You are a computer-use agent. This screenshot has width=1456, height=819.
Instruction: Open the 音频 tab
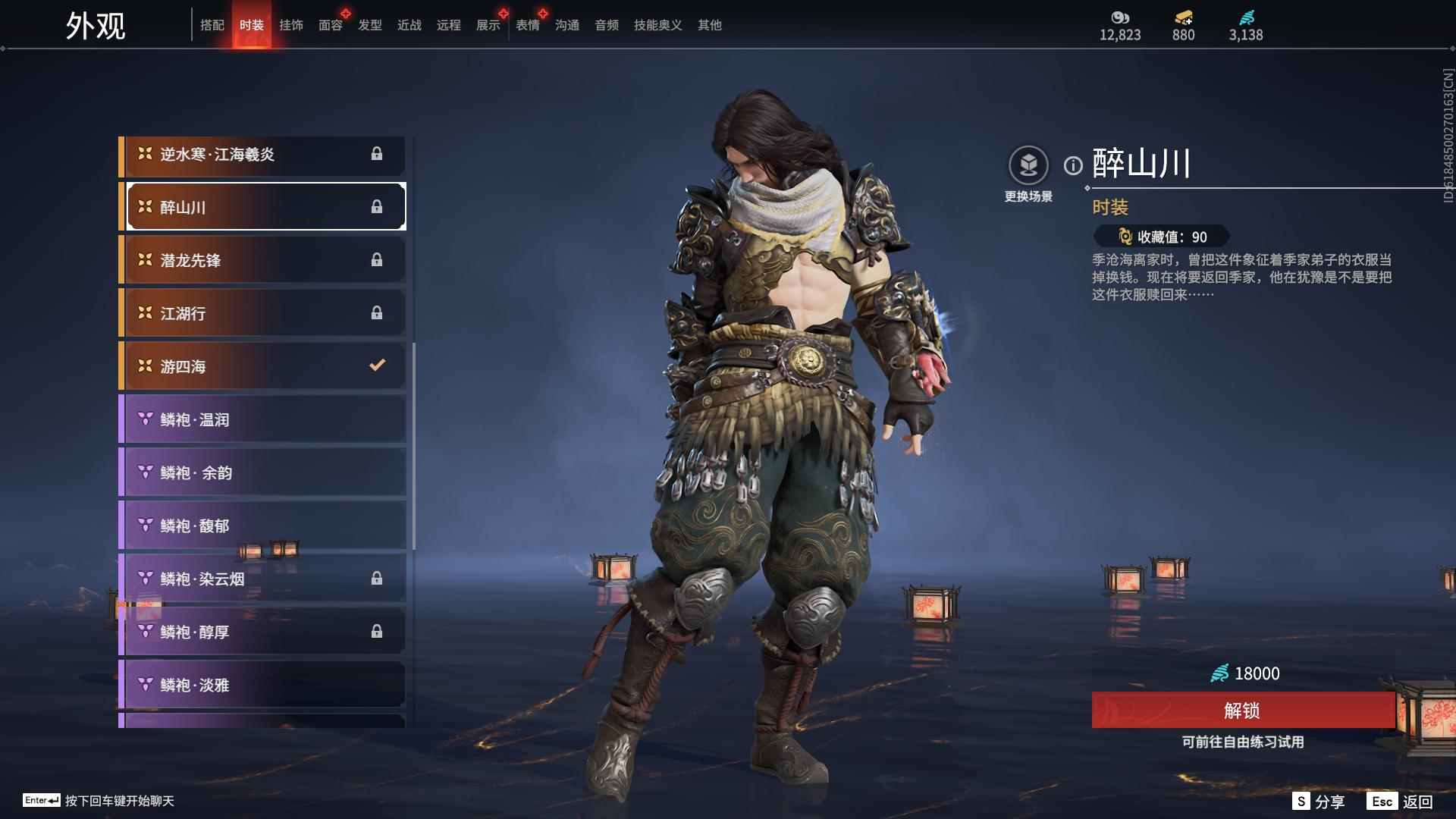point(605,24)
